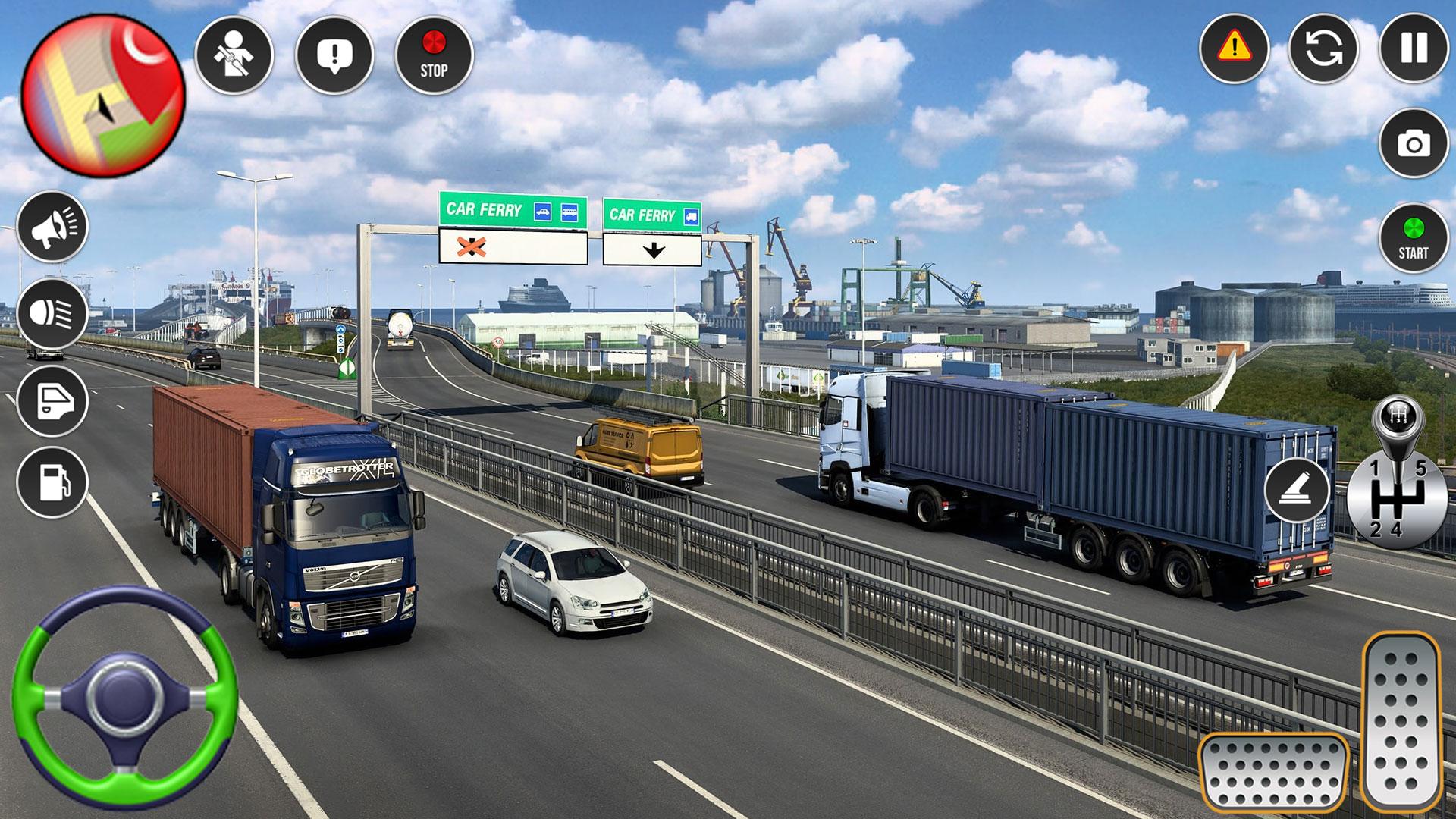Open the truck door icon button

tap(52, 400)
